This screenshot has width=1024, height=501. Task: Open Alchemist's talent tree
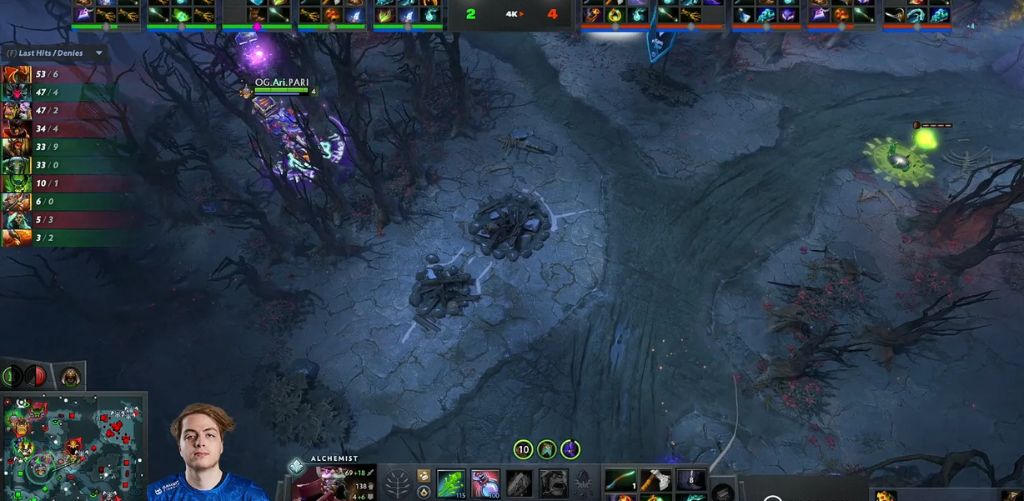tap(397, 483)
